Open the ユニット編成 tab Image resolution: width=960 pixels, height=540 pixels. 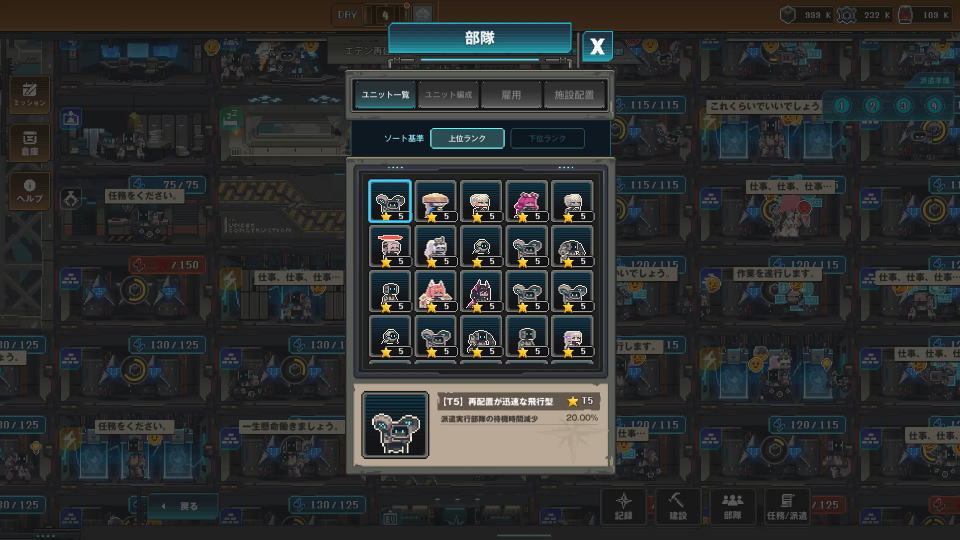pos(449,95)
